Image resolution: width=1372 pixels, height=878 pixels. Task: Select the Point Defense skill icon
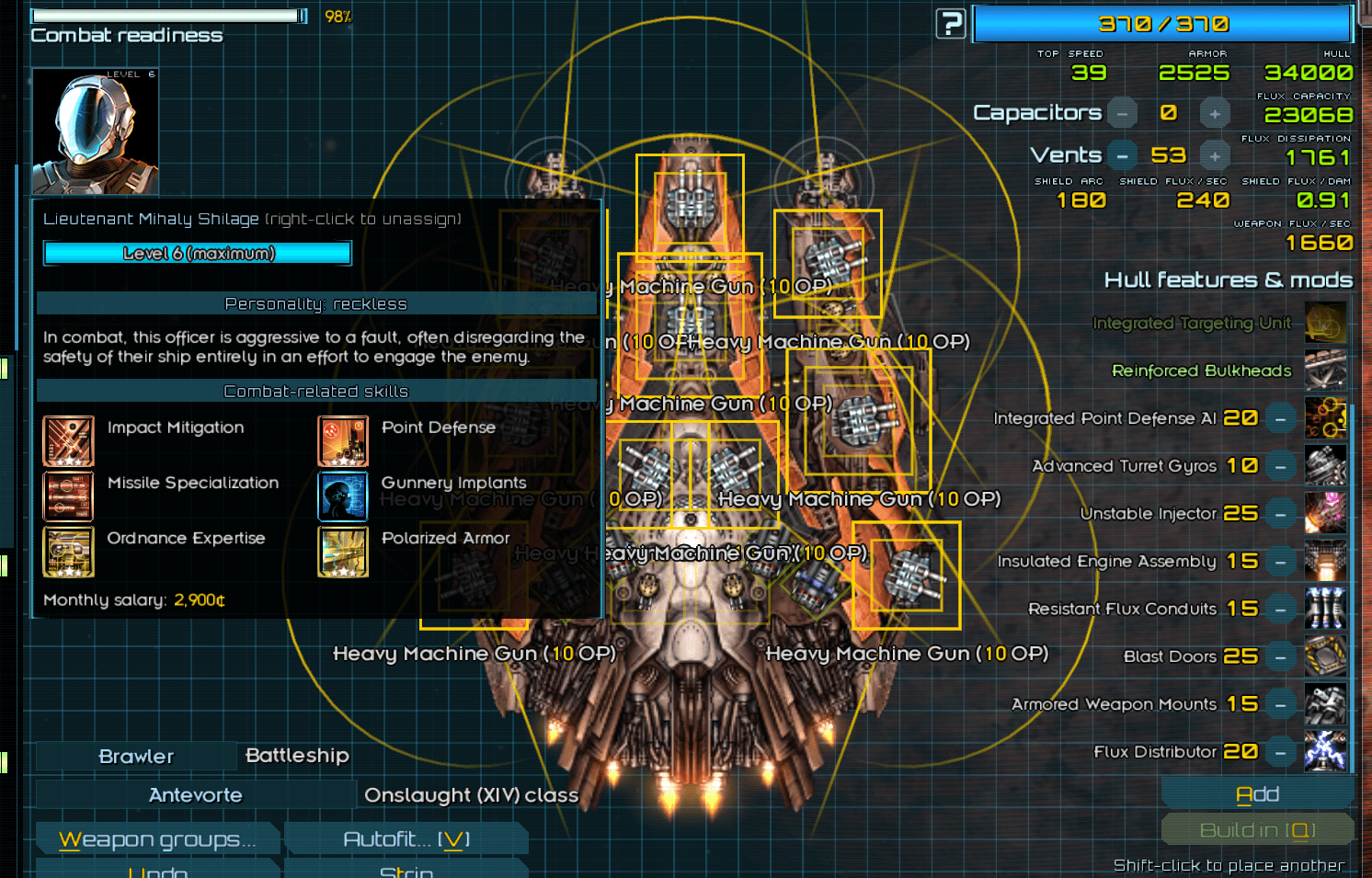(x=342, y=440)
